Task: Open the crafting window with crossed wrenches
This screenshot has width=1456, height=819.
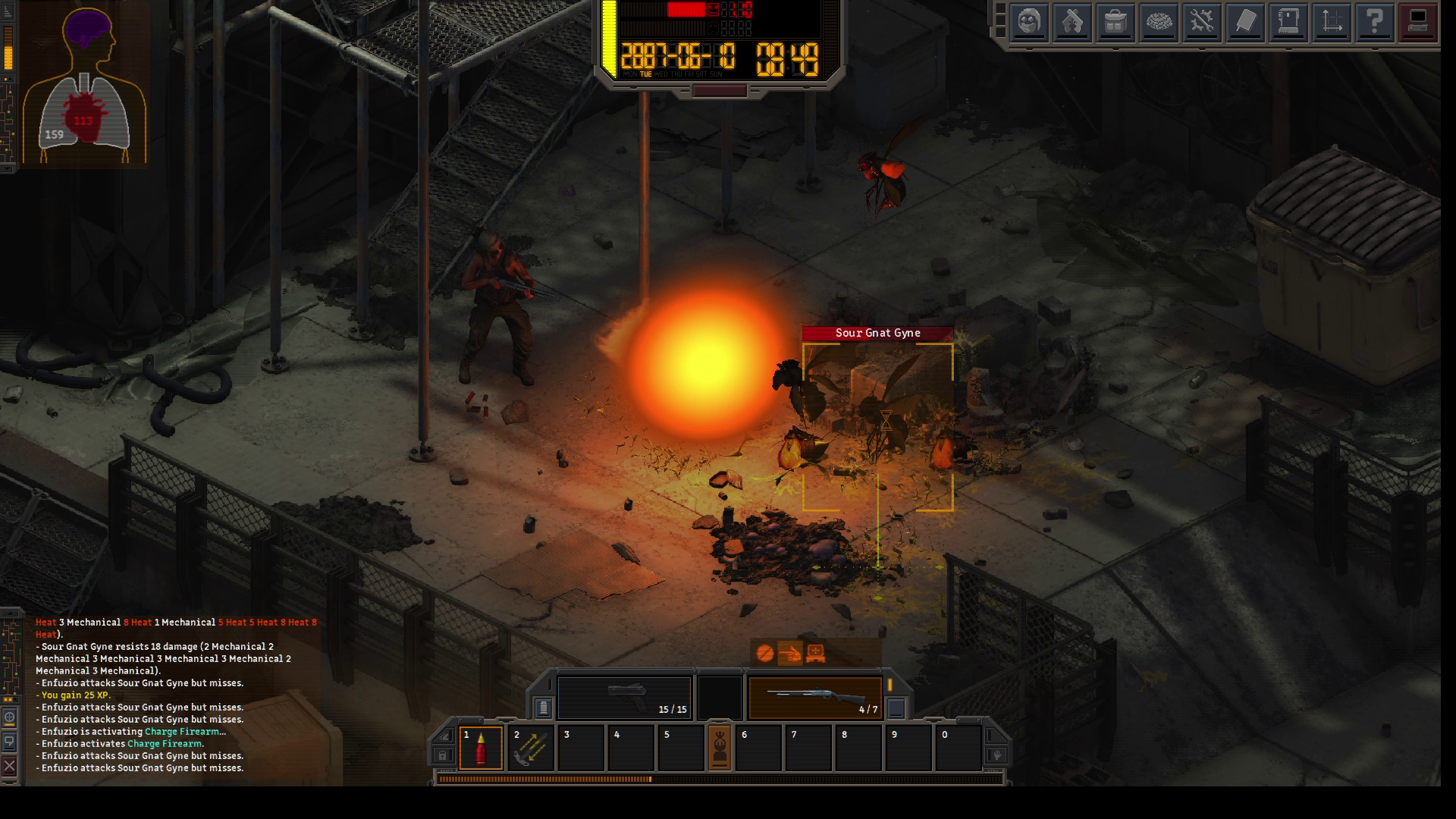Action: click(1201, 22)
